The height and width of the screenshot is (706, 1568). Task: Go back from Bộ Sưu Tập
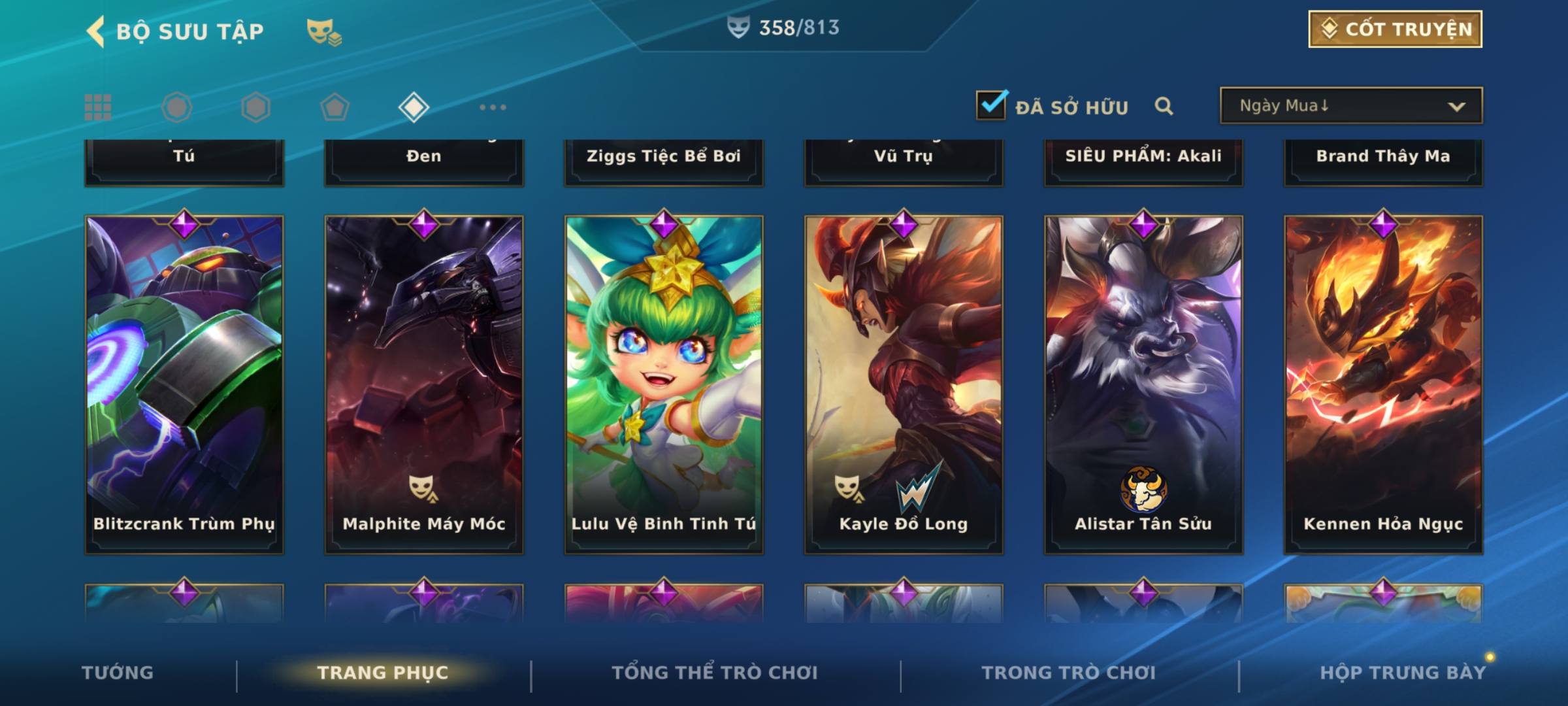coord(97,31)
